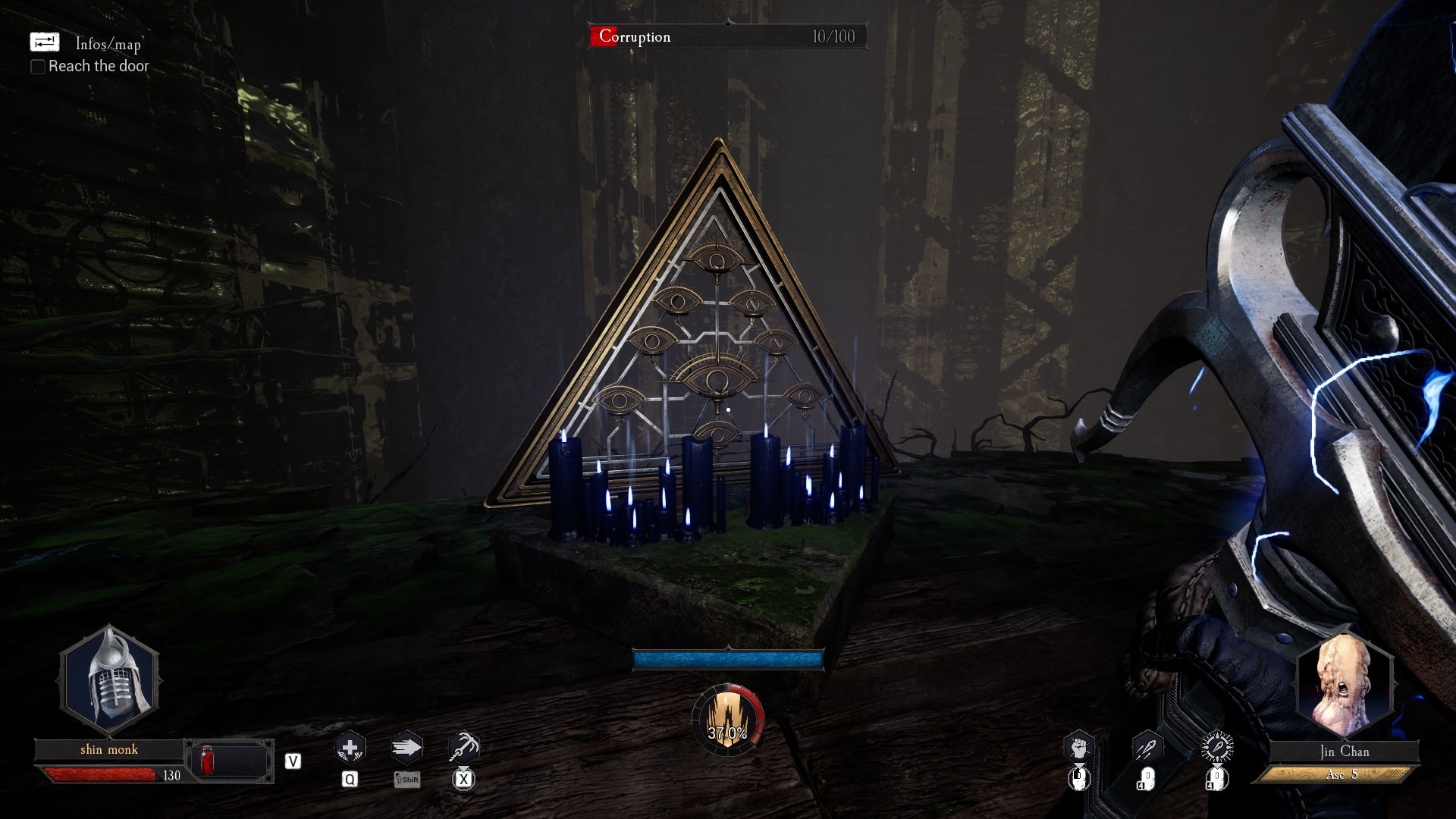Screen dimensions: 1456x819
Task: Click the central charge gauge showing 37.0%
Action: click(x=727, y=721)
